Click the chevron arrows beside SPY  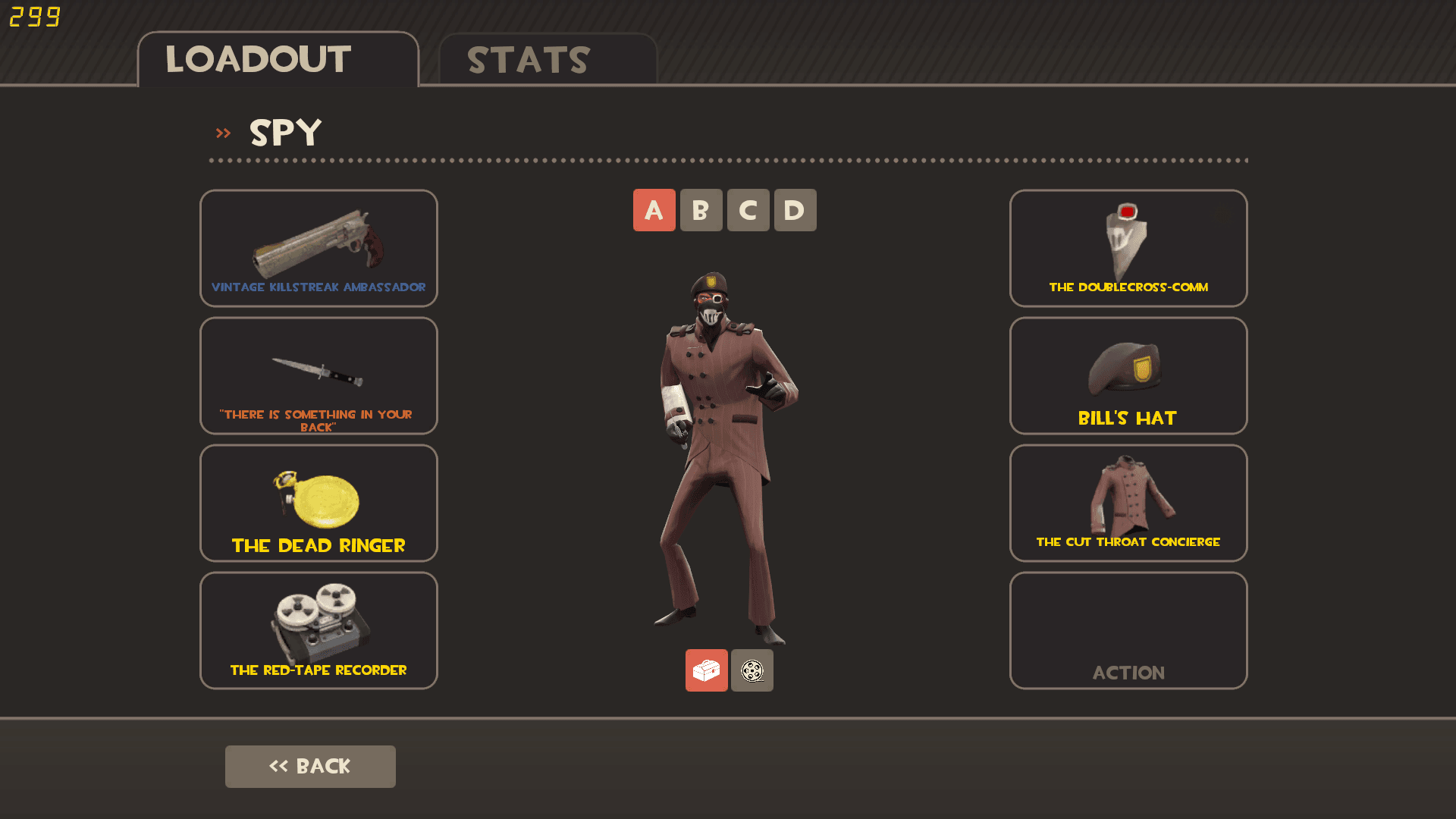point(224,132)
